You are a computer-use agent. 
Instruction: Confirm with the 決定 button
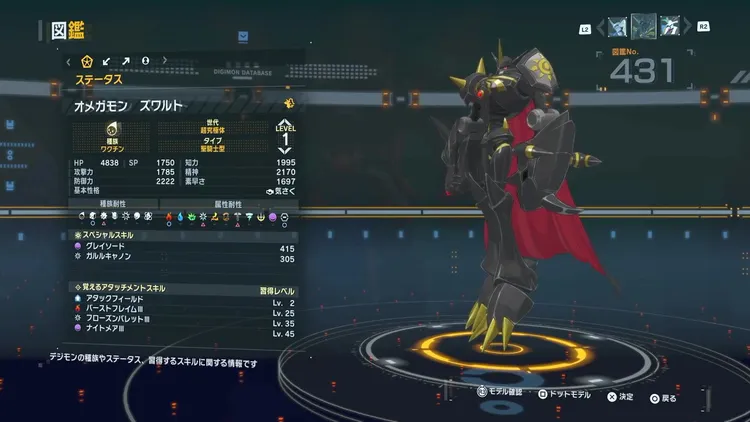coord(621,396)
